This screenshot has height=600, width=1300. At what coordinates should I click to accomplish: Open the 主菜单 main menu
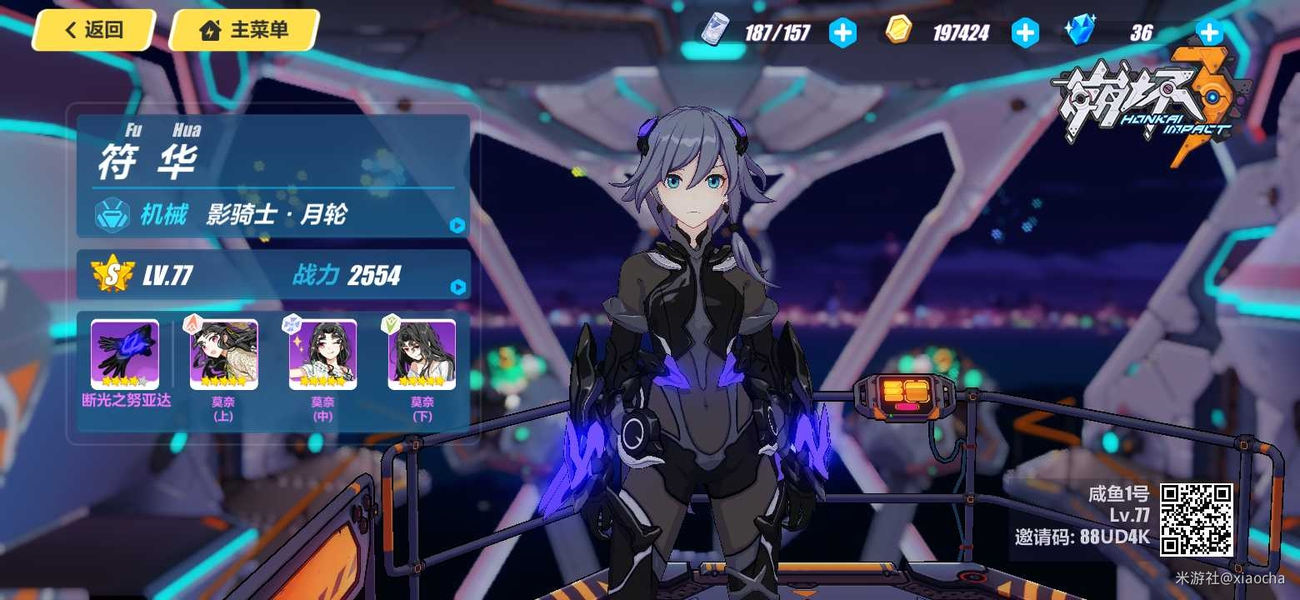click(x=244, y=30)
